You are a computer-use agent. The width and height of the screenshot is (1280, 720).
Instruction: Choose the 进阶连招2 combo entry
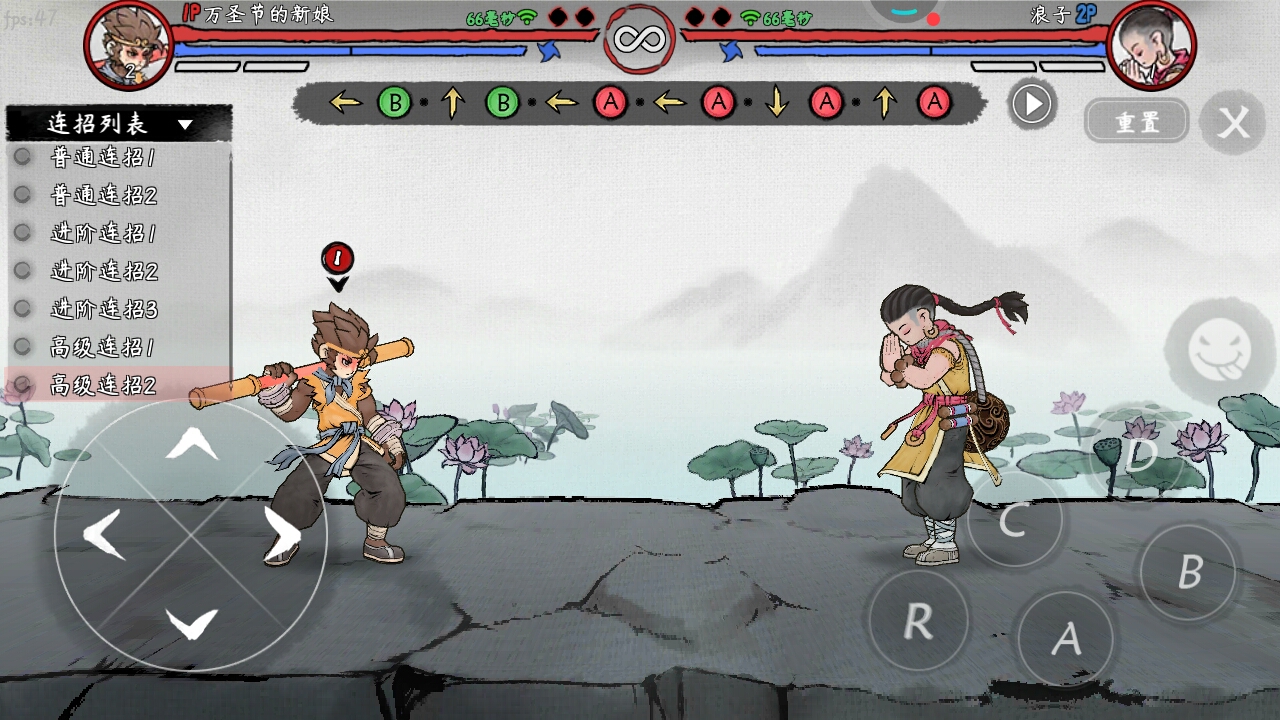tap(104, 271)
